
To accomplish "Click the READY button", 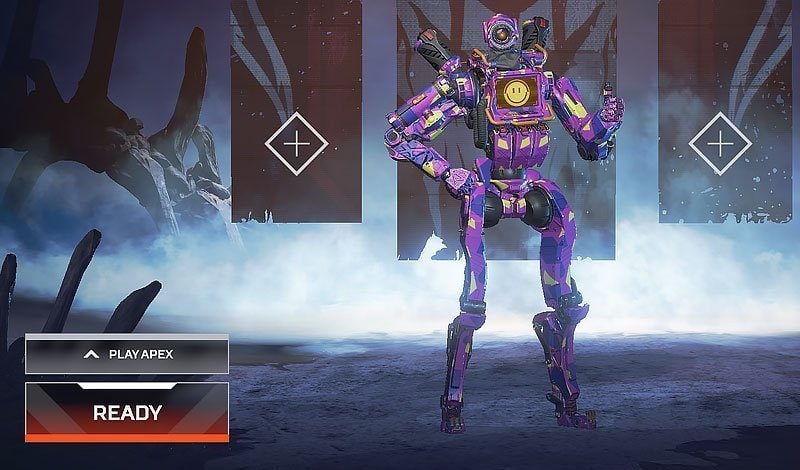I will tap(127, 411).
